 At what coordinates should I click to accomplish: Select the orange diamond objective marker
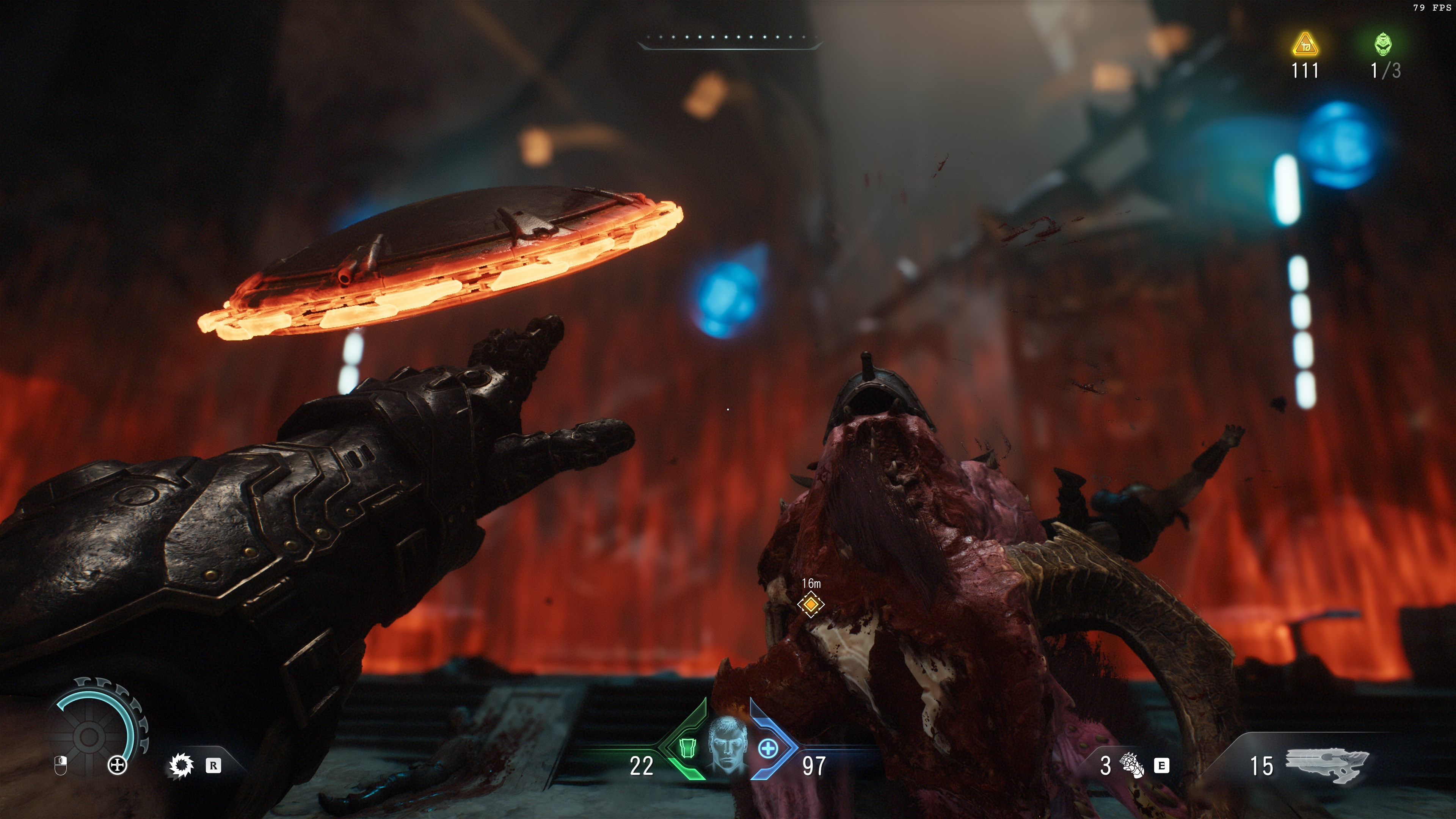point(811,604)
